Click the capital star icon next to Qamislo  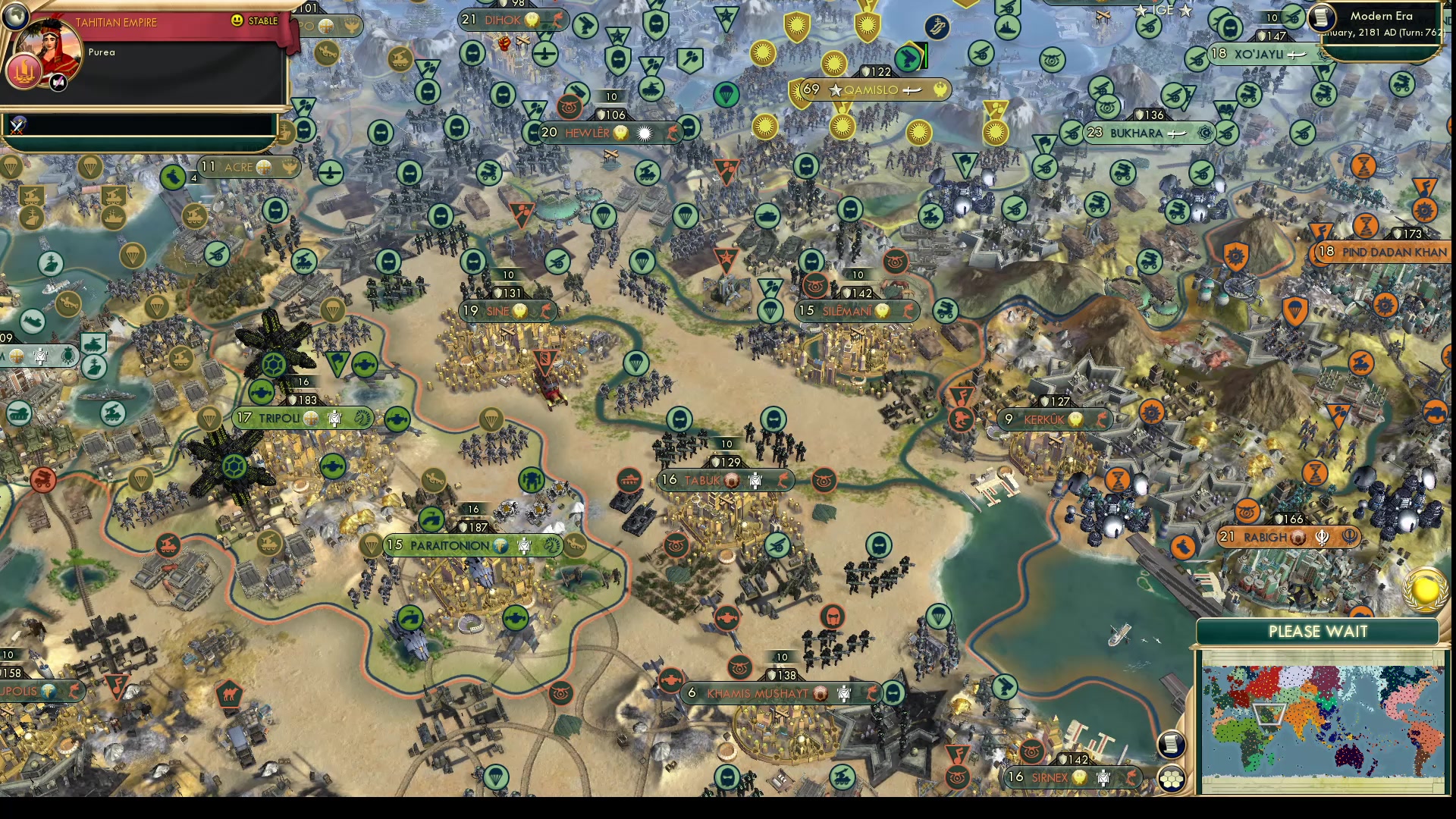[x=836, y=89]
